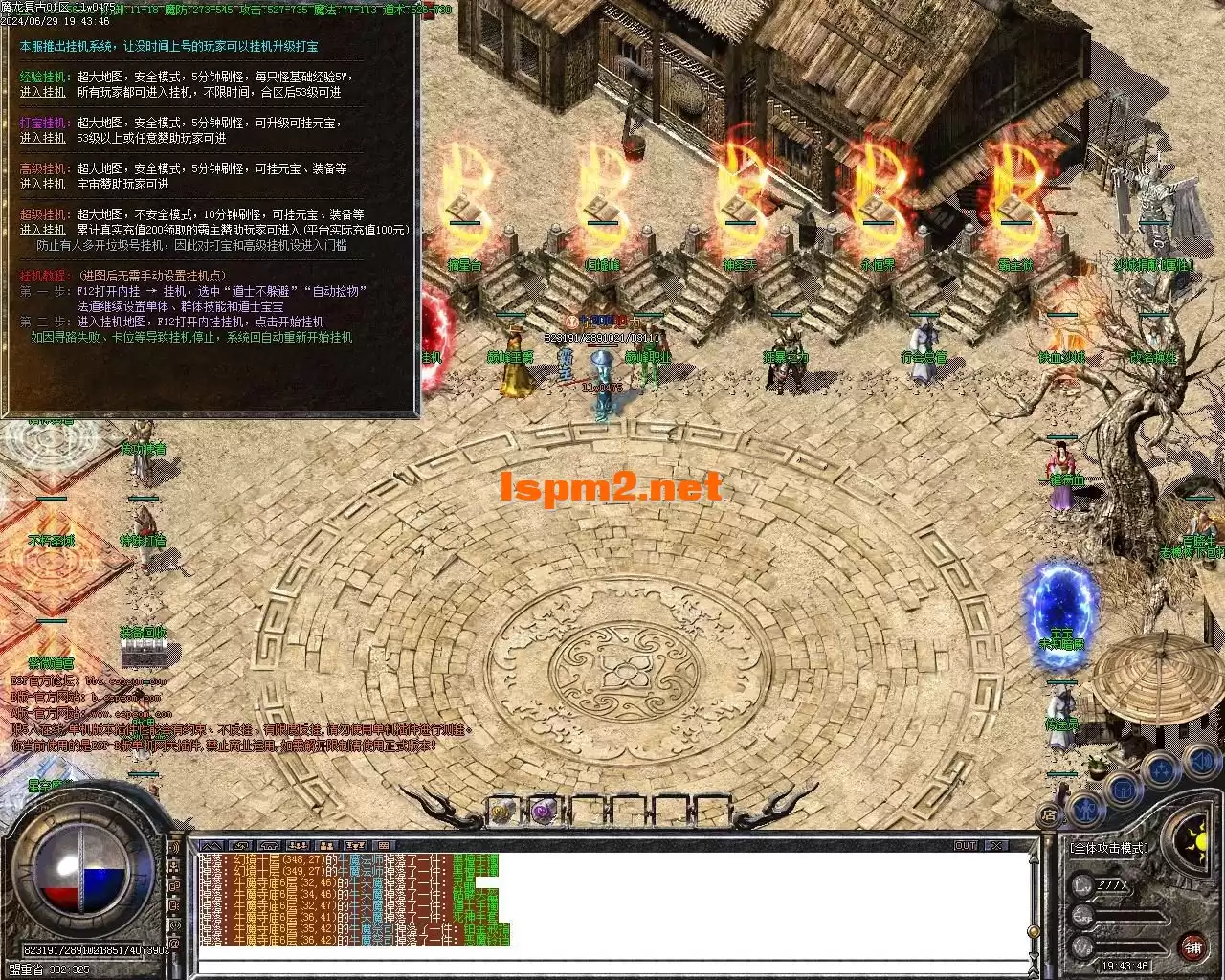
Task: Select the gold item in the quick belt
Action: [x=501, y=812]
